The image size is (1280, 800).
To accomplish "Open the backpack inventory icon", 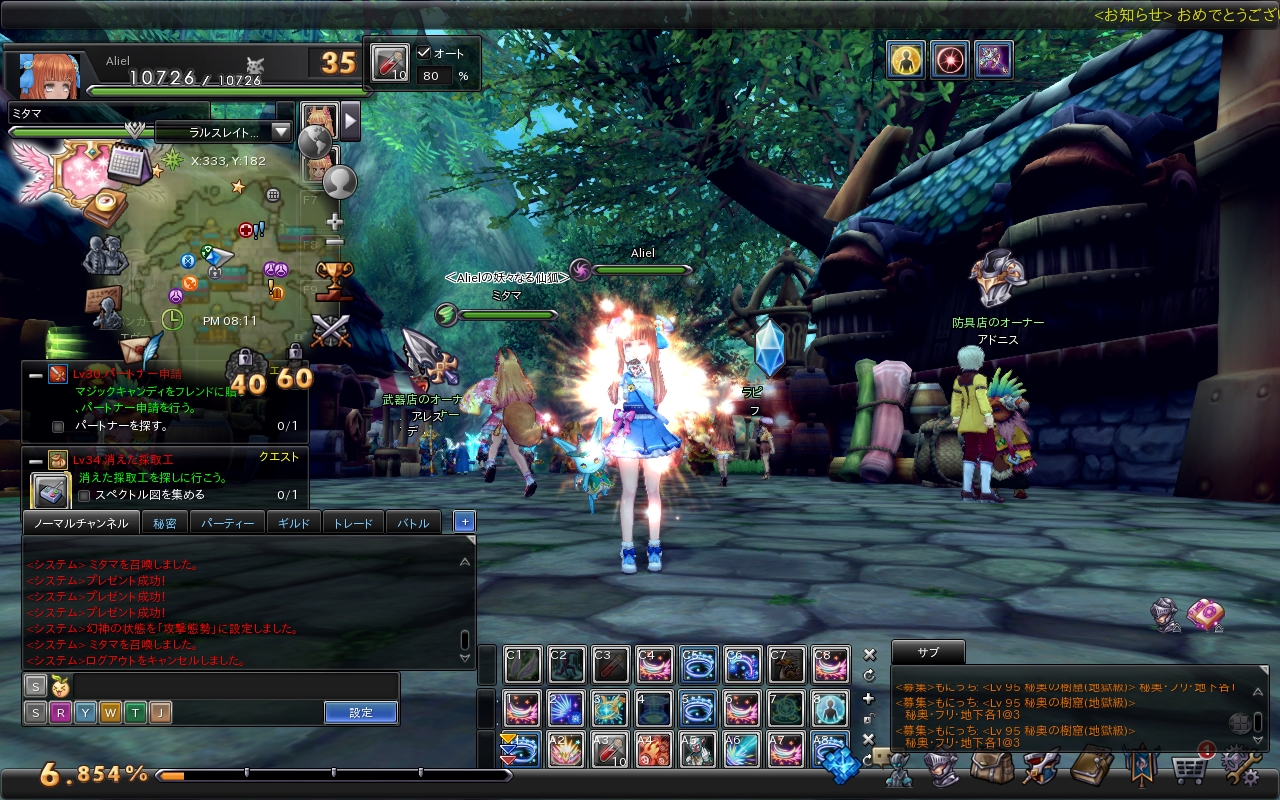I will (993, 770).
